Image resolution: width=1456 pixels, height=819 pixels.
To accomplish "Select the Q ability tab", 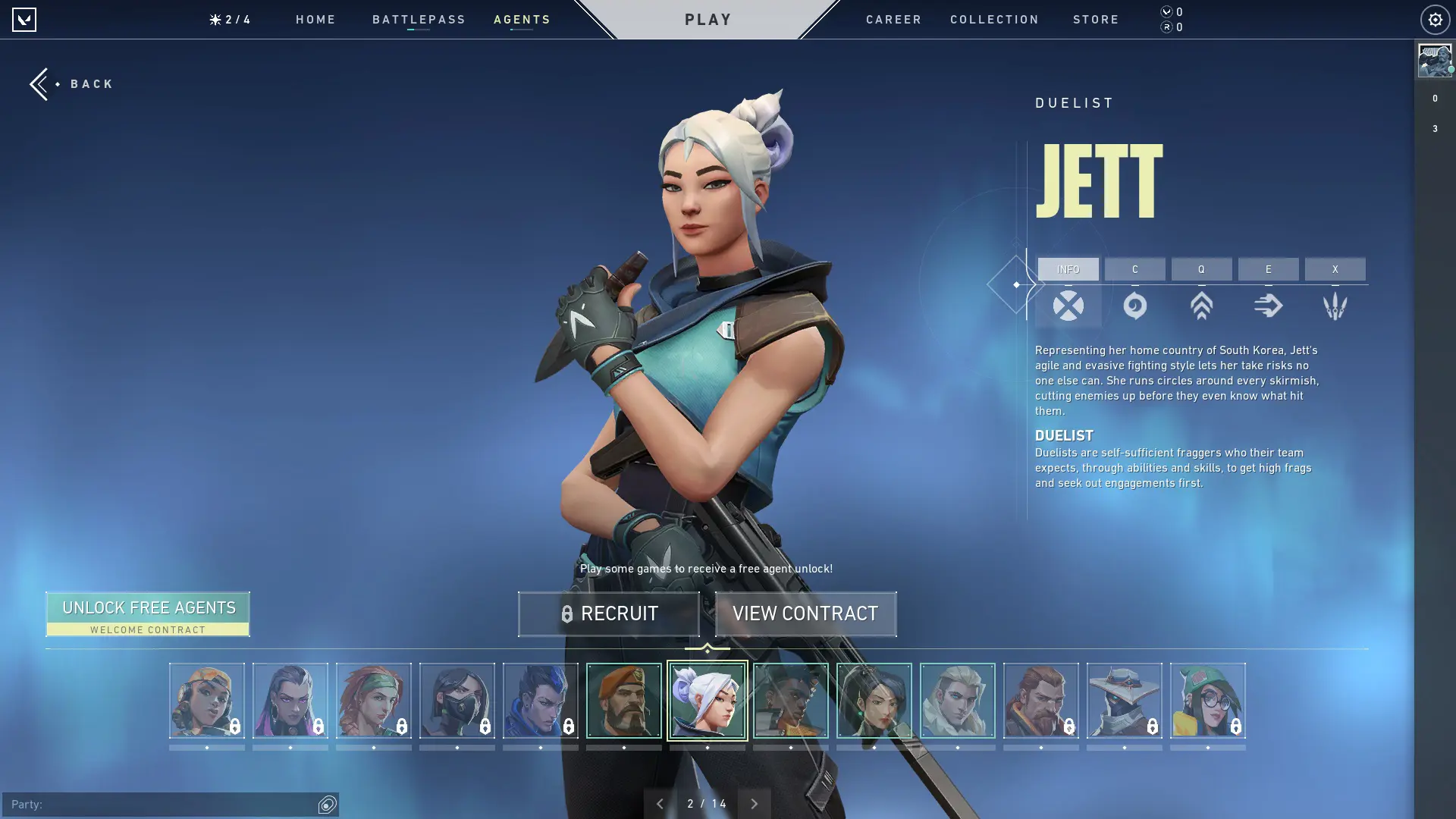I will pyautogui.click(x=1201, y=269).
